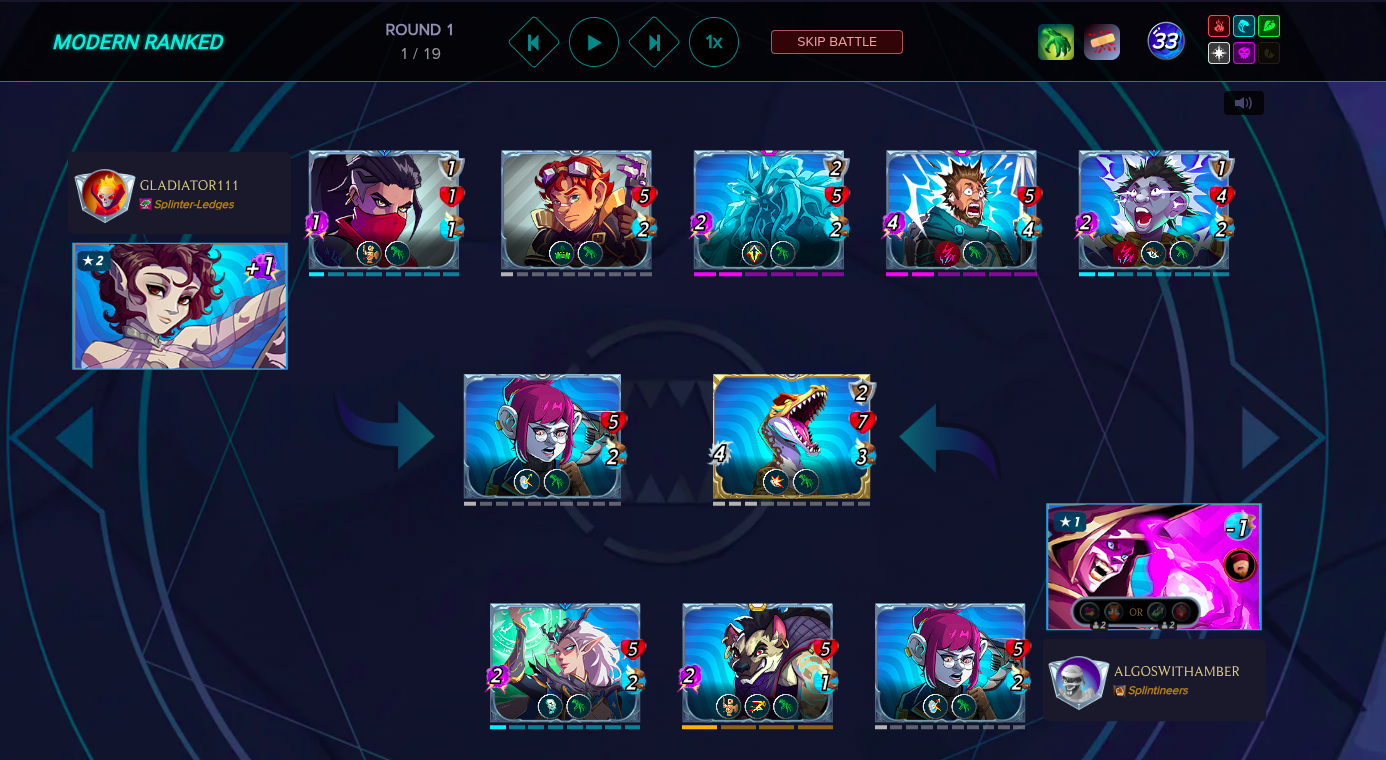Toggle the sound speaker button
The height and width of the screenshot is (760, 1386).
pyautogui.click(x=1243, y=103)
